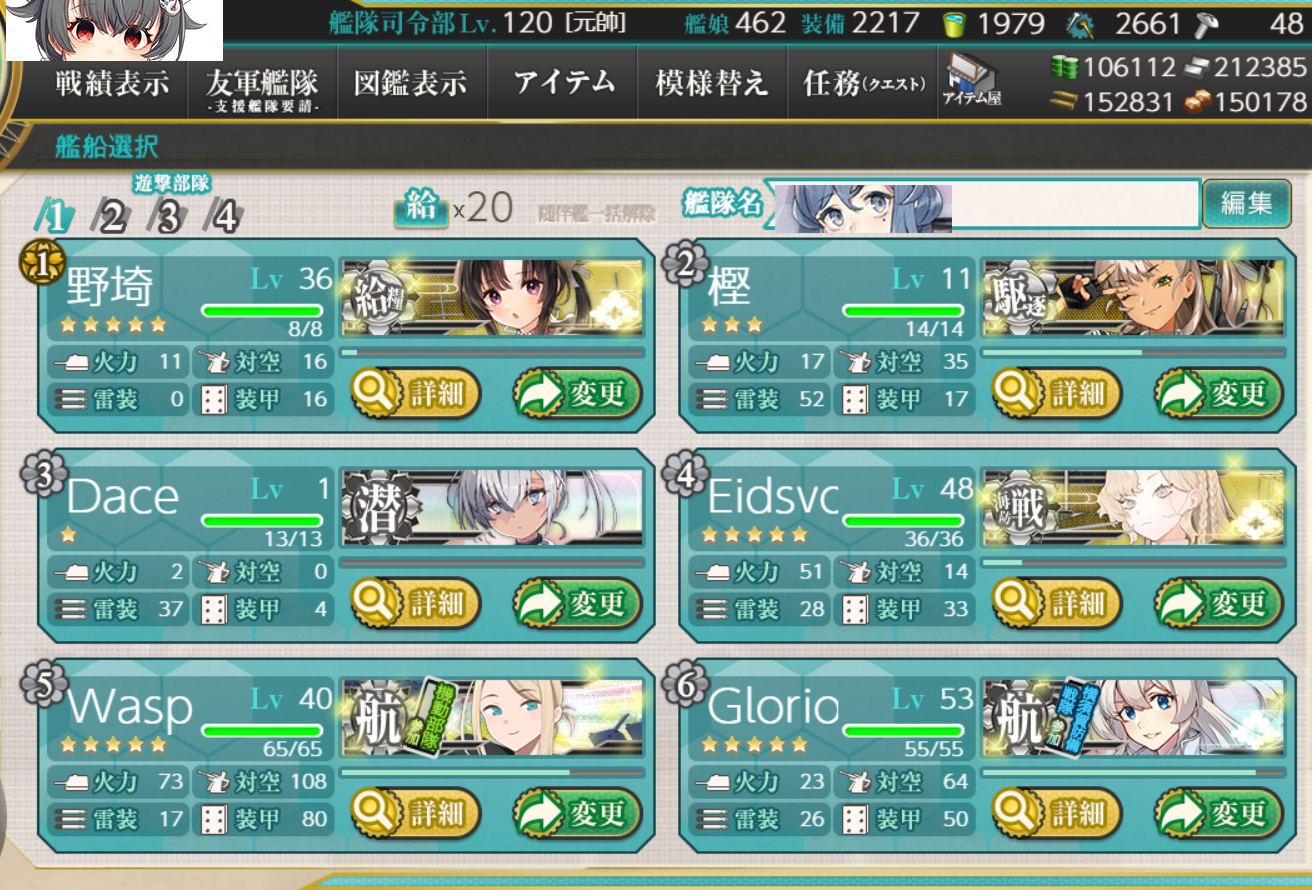Open the アイテム items menu
The image size is (1313, 890).
(x=564, y=83)
